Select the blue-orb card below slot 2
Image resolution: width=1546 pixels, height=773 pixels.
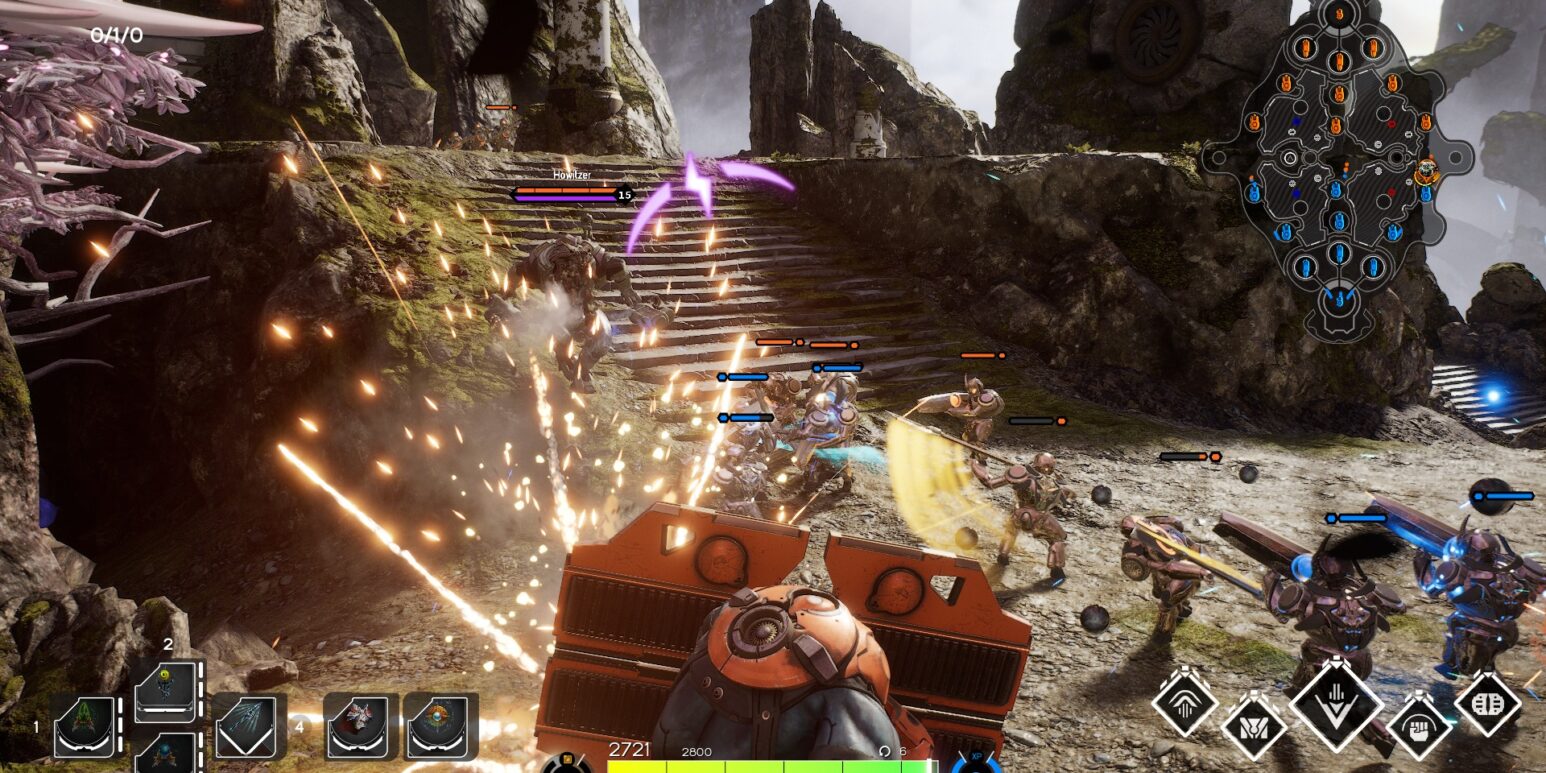click(x=164, y=752)
